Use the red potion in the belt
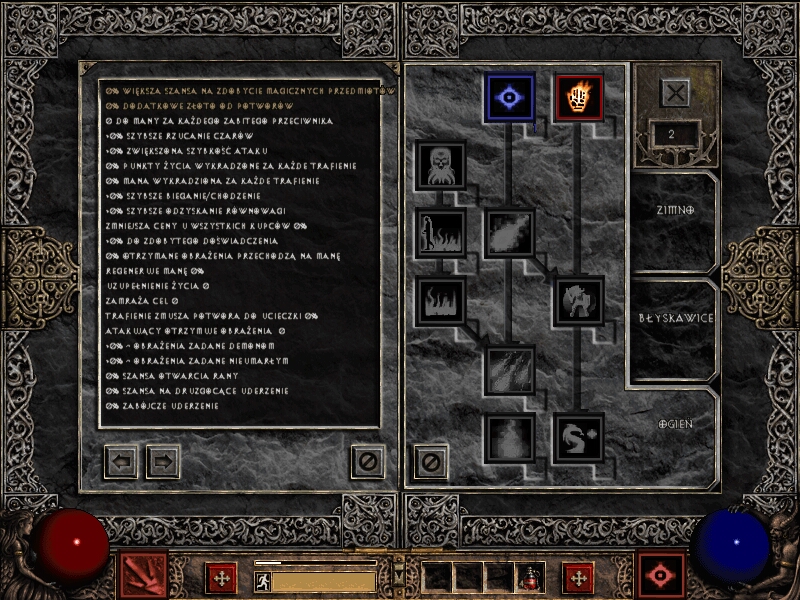 point(531,578)
